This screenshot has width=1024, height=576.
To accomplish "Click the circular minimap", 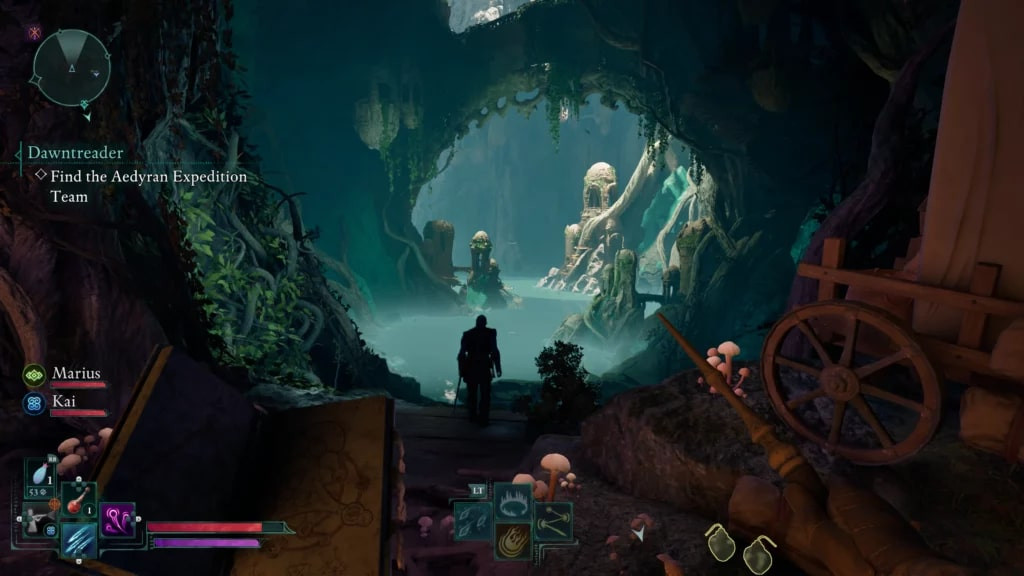I will coord(70,68).
